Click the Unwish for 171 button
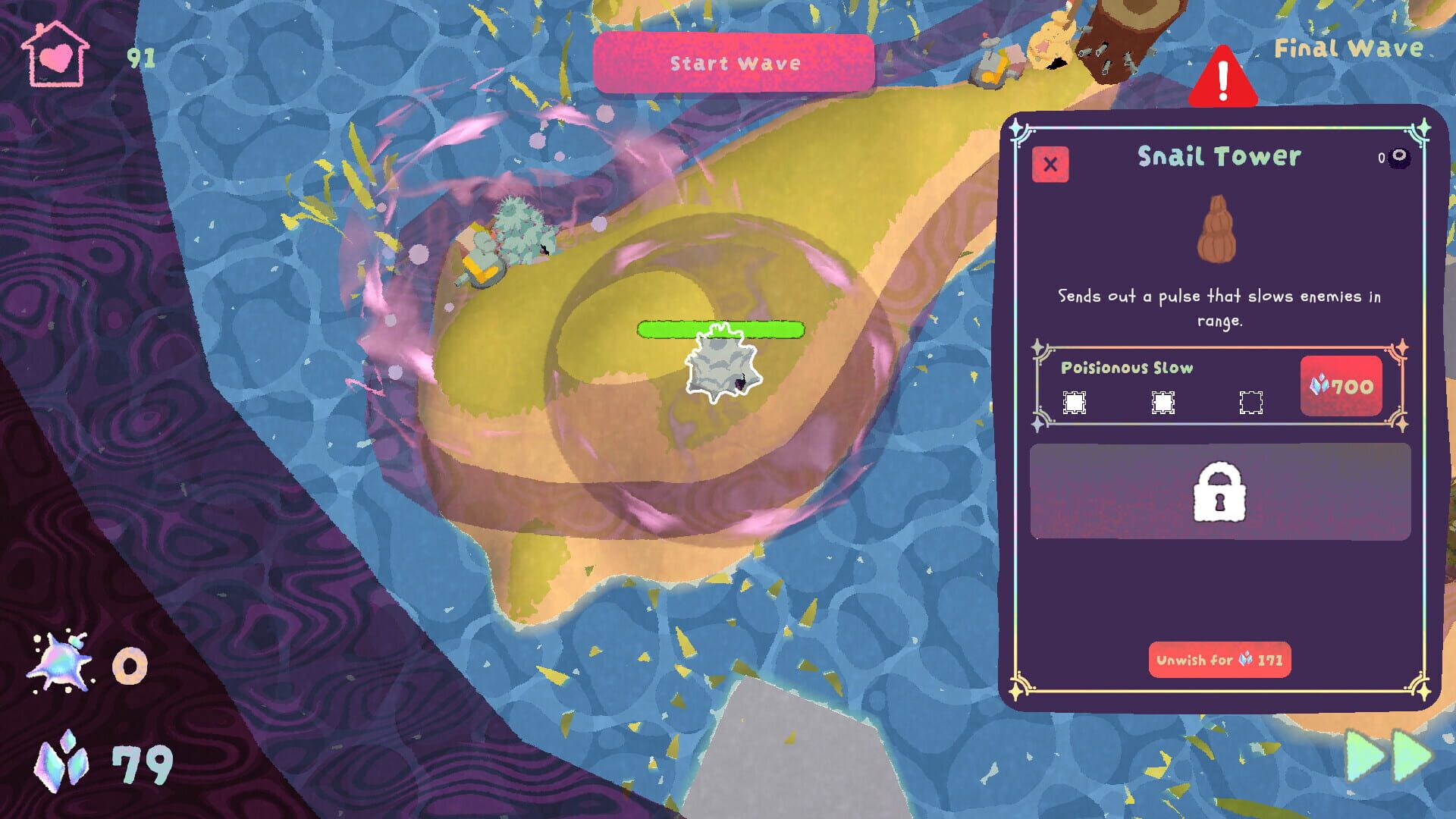This screenshot has width=1456, height=819. [x=1221, y=661]
